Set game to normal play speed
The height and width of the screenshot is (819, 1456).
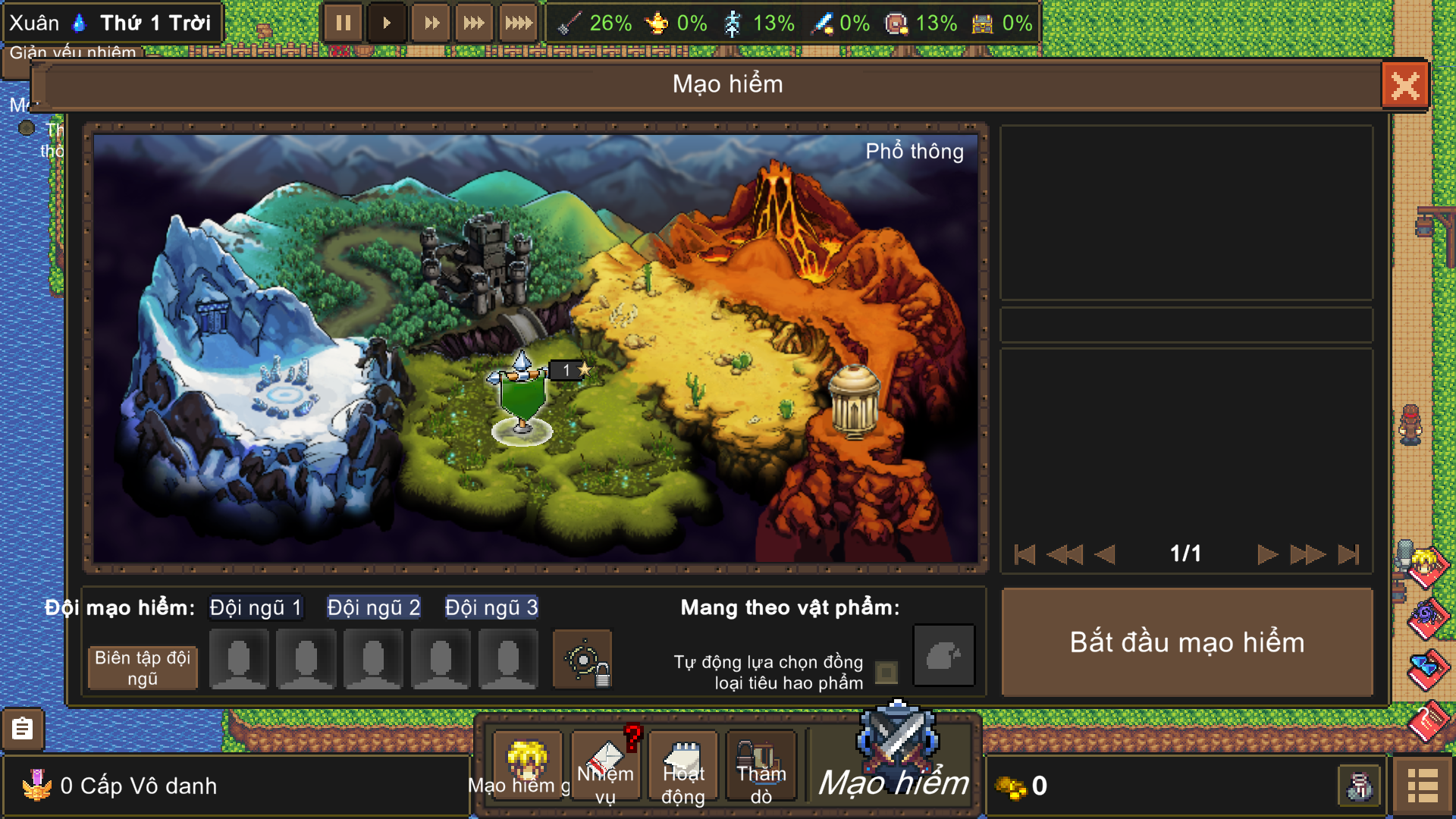(387, 24)
